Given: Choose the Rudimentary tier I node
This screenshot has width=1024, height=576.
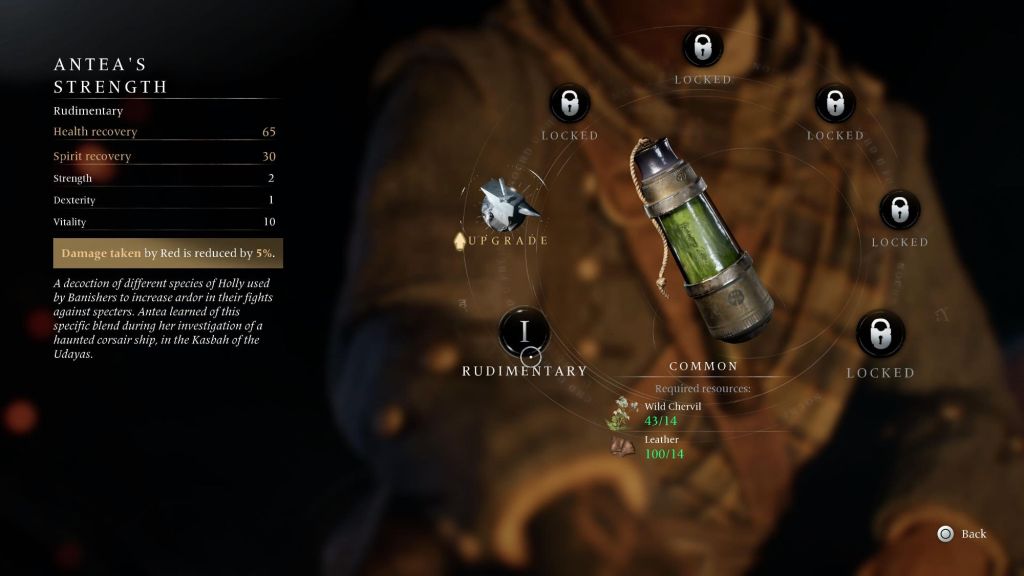Looking at the screenshot, I should [524, 332].
